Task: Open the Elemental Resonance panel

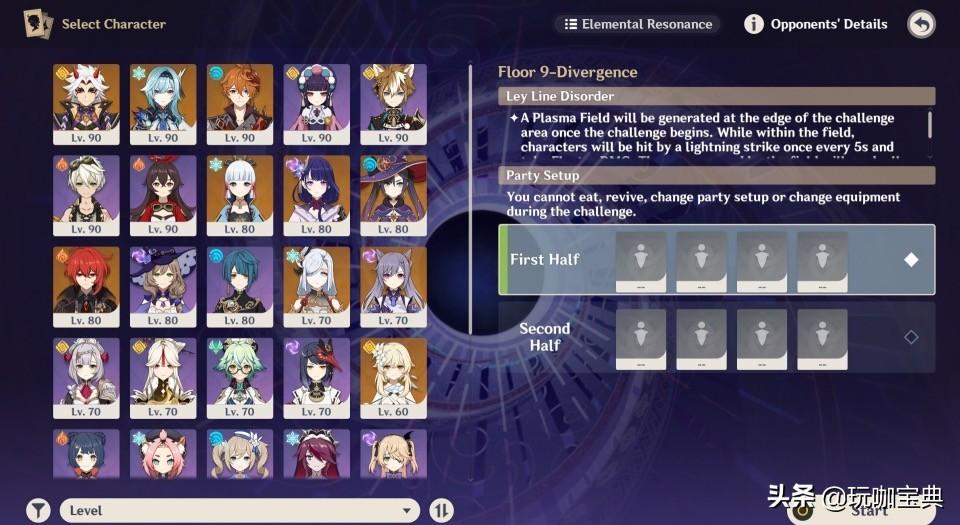Action: coord(638,24)
